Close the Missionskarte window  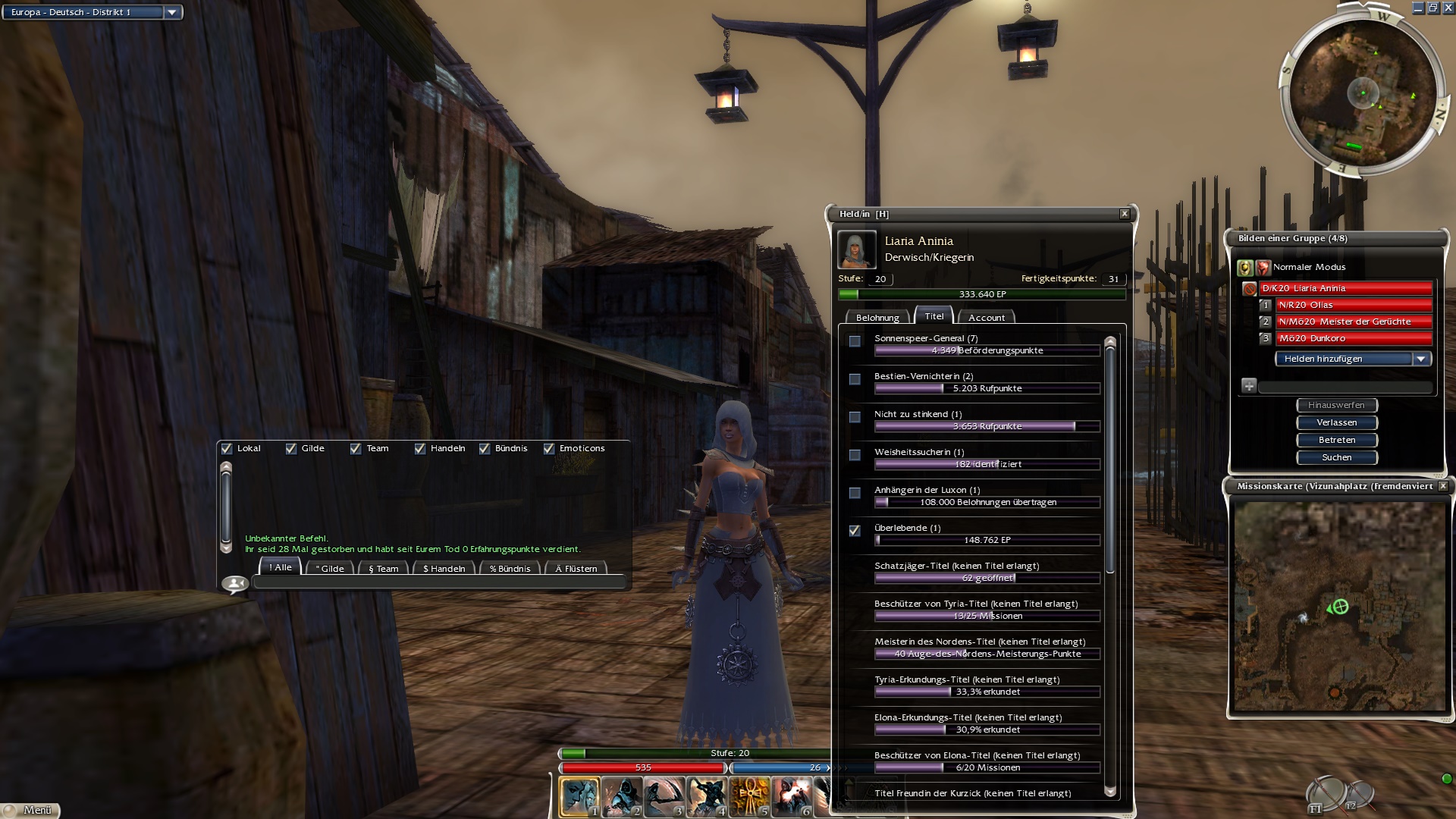[1443, 486]
